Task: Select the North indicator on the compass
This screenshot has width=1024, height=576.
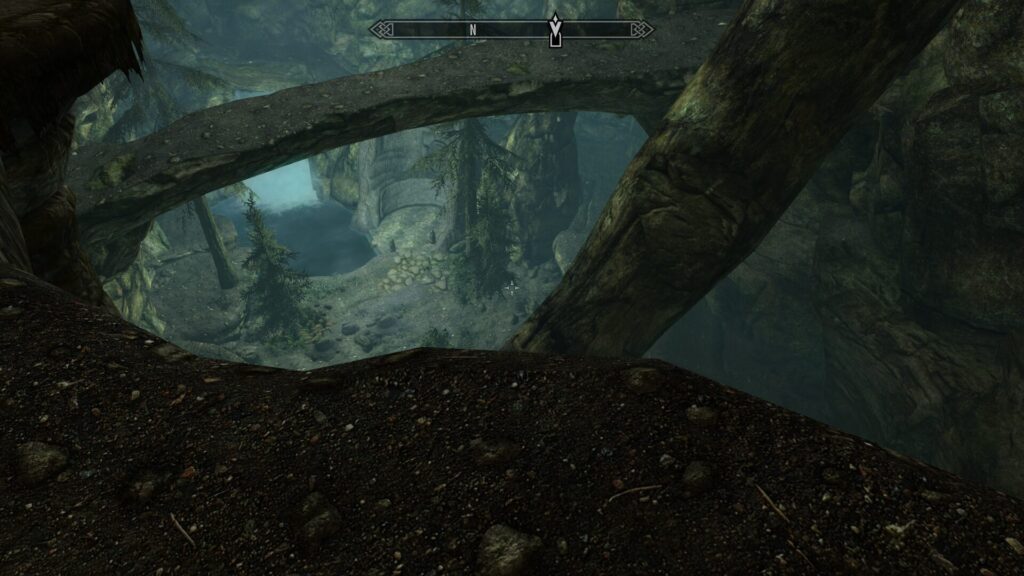Action: tap(472, 30)
